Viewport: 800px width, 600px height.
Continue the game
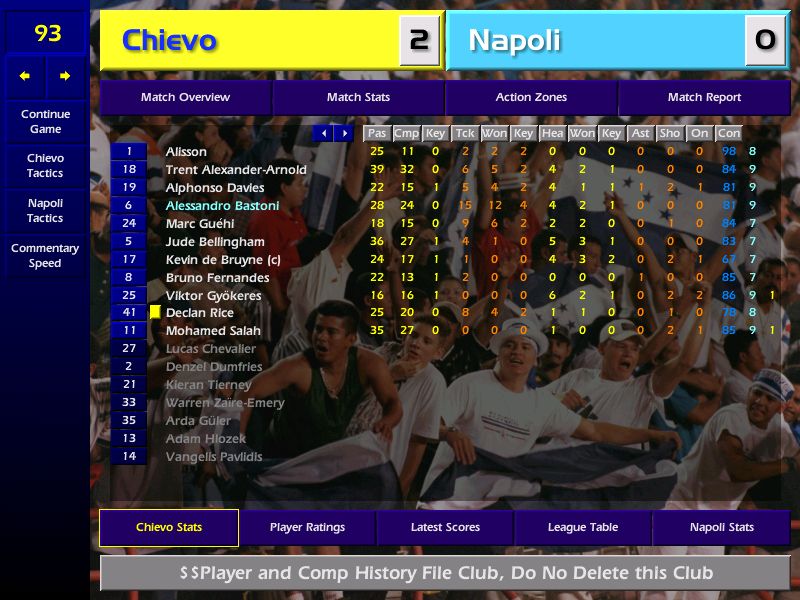coord(45,122)
